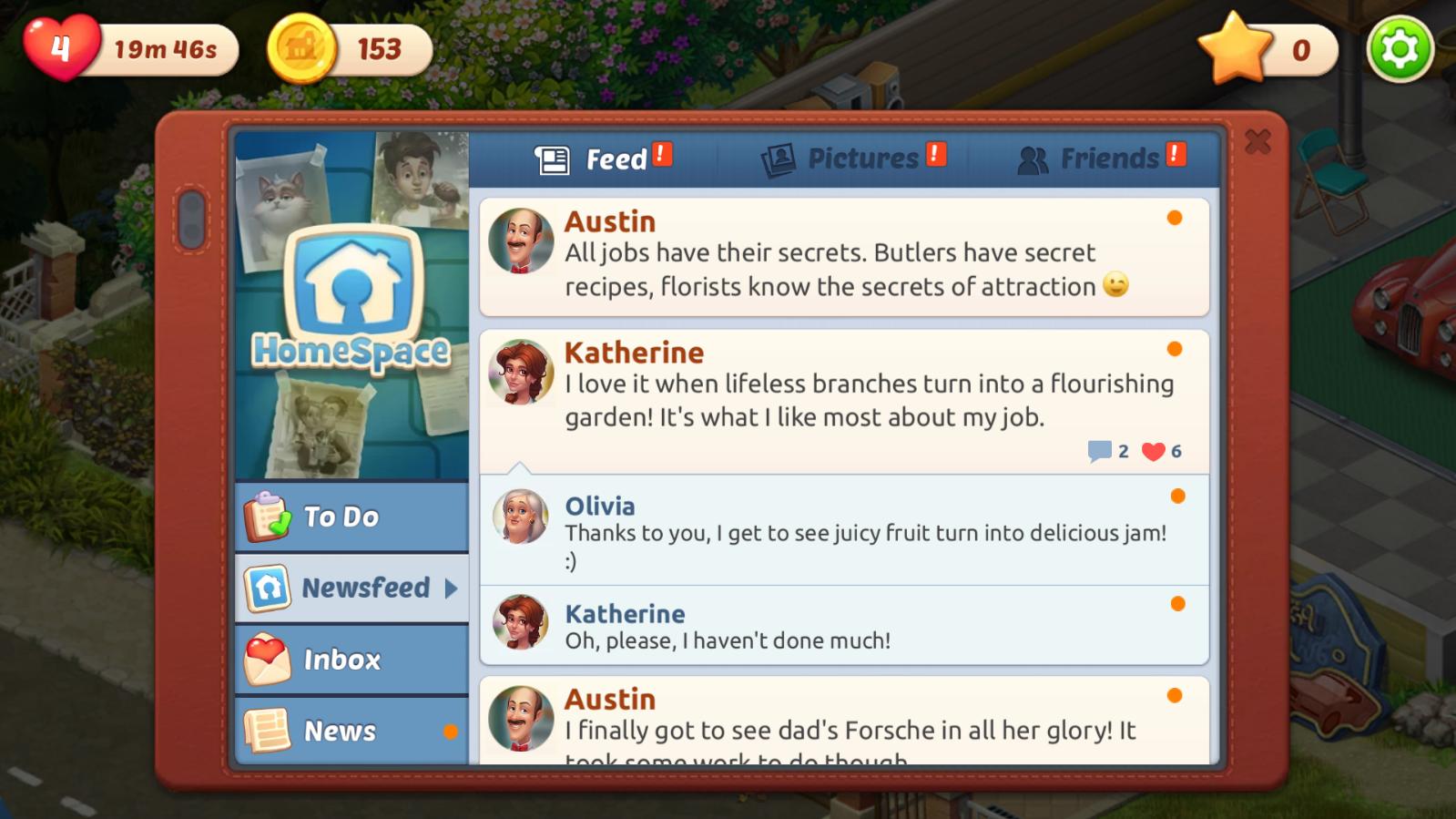This screenshot has height=819, width=1456.
Task: Select the Newsfeed menu entry
Action: click(351, 588)
